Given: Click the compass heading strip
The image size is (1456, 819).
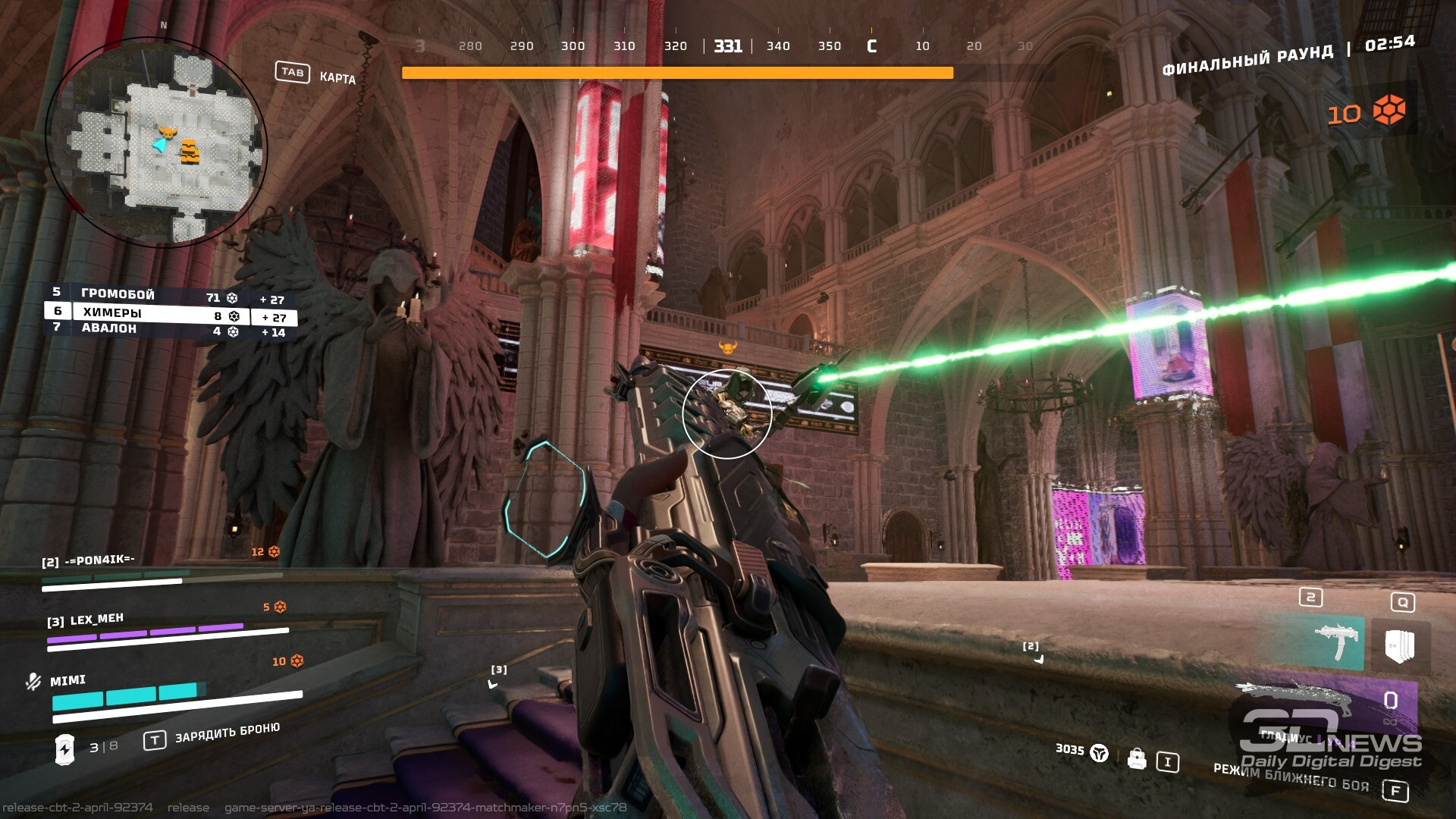Looking at the screenshot, I should pos(724,46).
